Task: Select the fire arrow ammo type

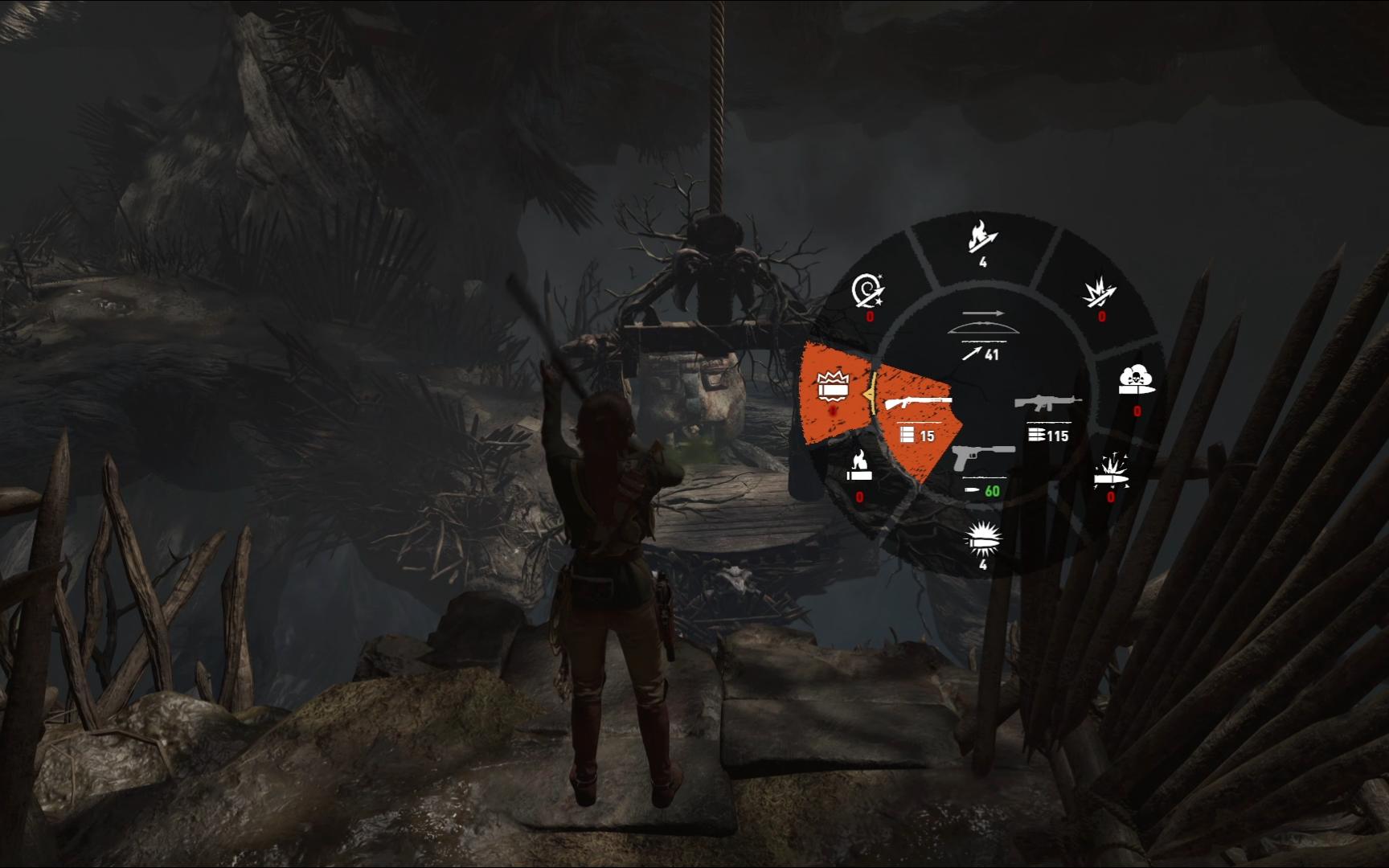Action: [x=982, y=241]
